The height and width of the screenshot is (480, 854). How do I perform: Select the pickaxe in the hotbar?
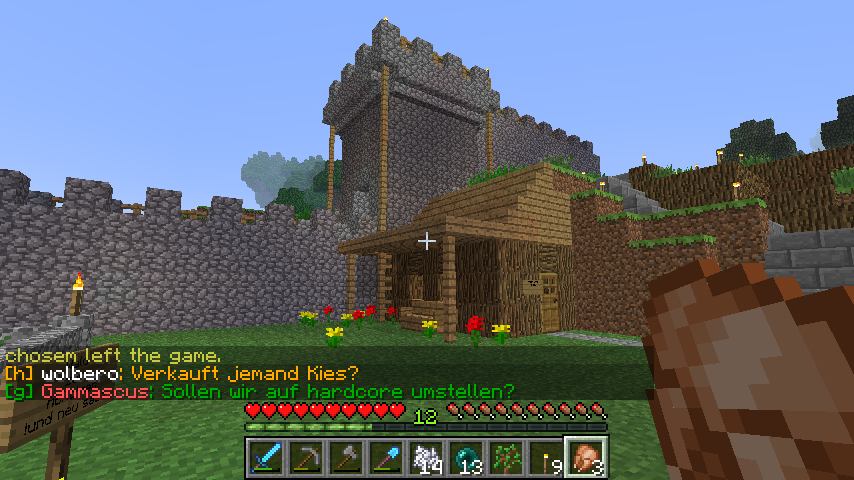point(307,458)
